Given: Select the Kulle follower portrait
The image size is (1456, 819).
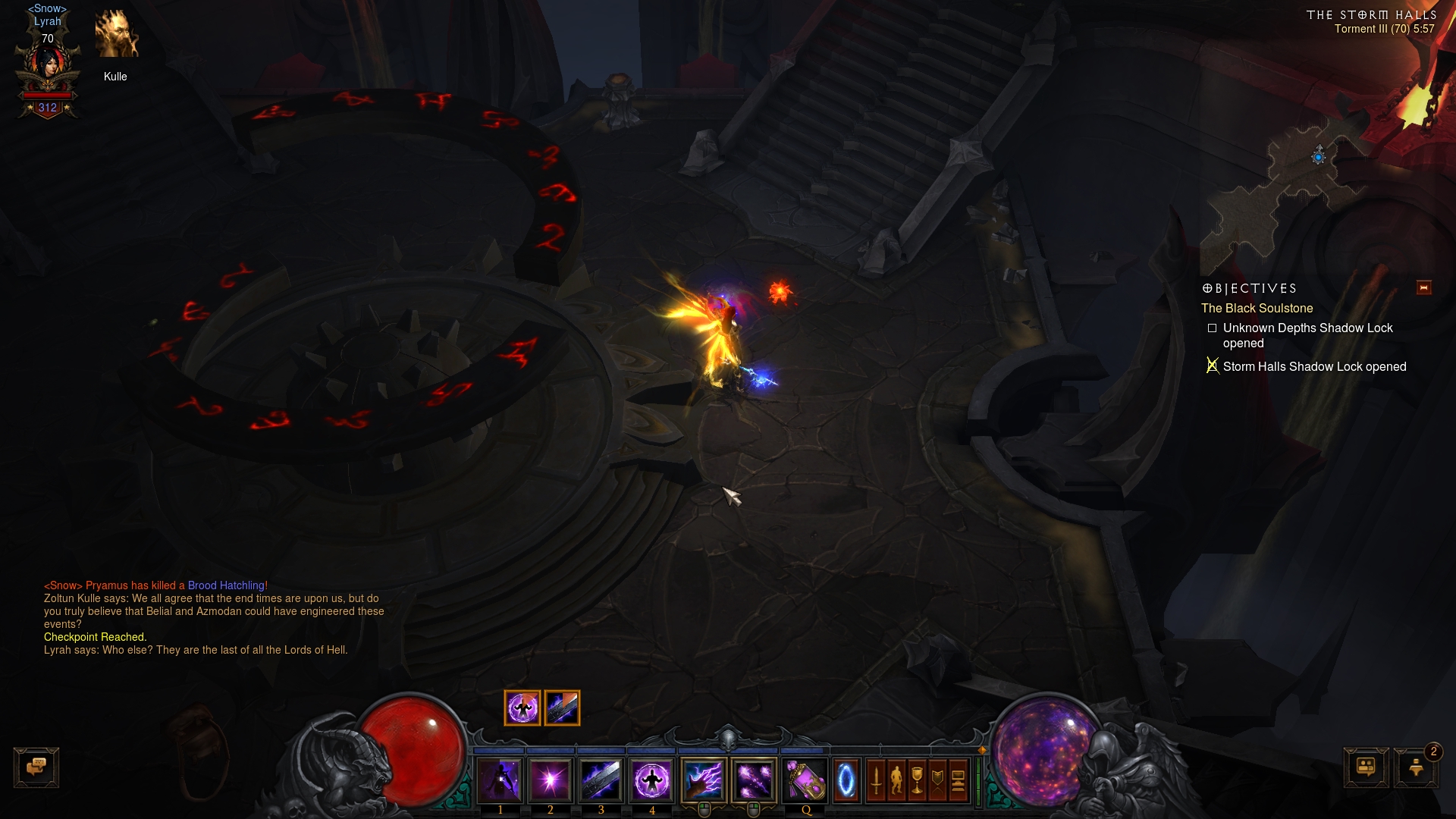Looking at the screenshot, I should 116,36.
